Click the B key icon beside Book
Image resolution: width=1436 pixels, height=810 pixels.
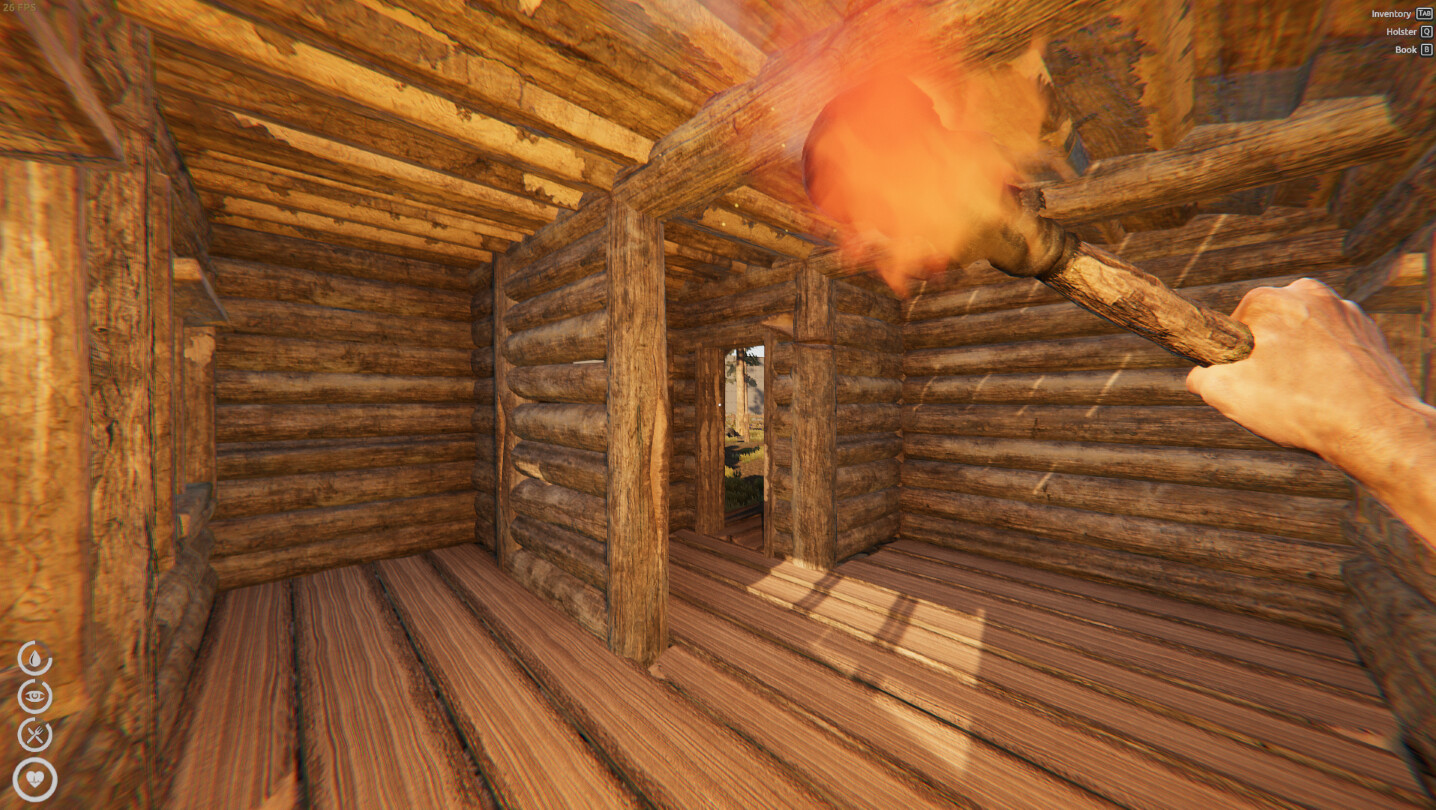pyautogui.click(x=1425, y=48)
